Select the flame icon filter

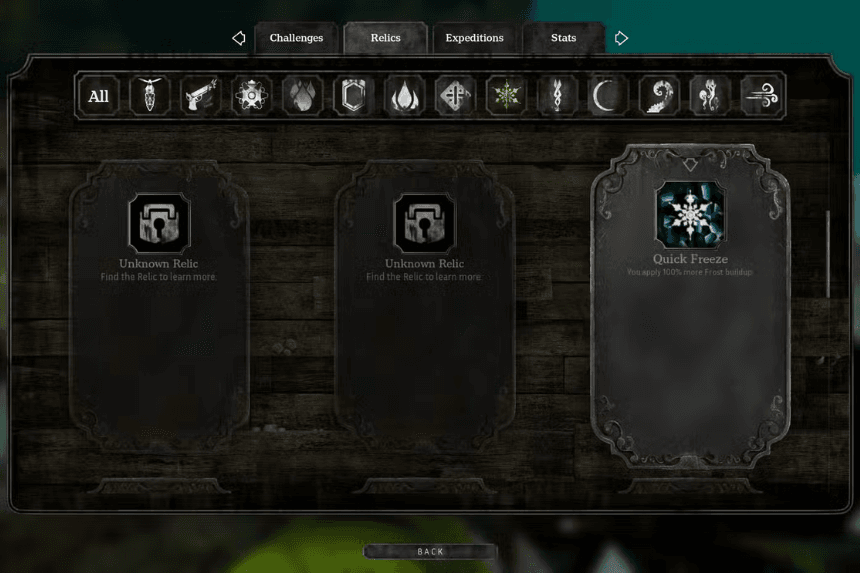point(404,96)
